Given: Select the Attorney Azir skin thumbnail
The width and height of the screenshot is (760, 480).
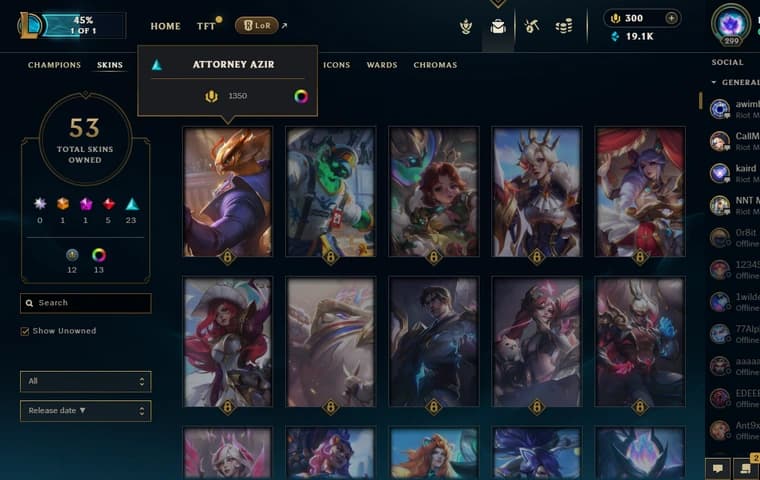Looking at the screenshot, I should 227,190.
